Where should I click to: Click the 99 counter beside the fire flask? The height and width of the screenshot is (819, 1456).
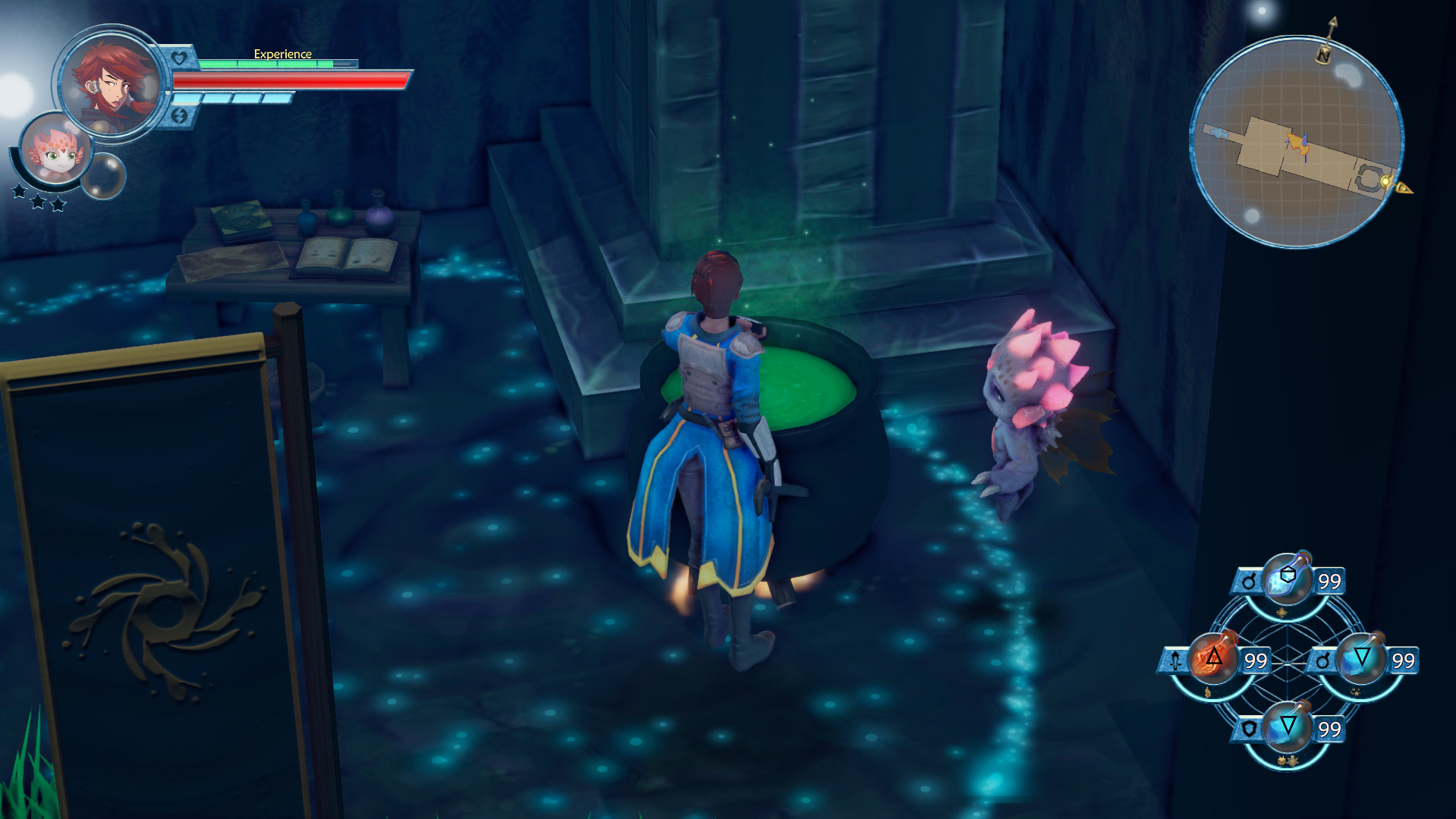coord(1256,659)
